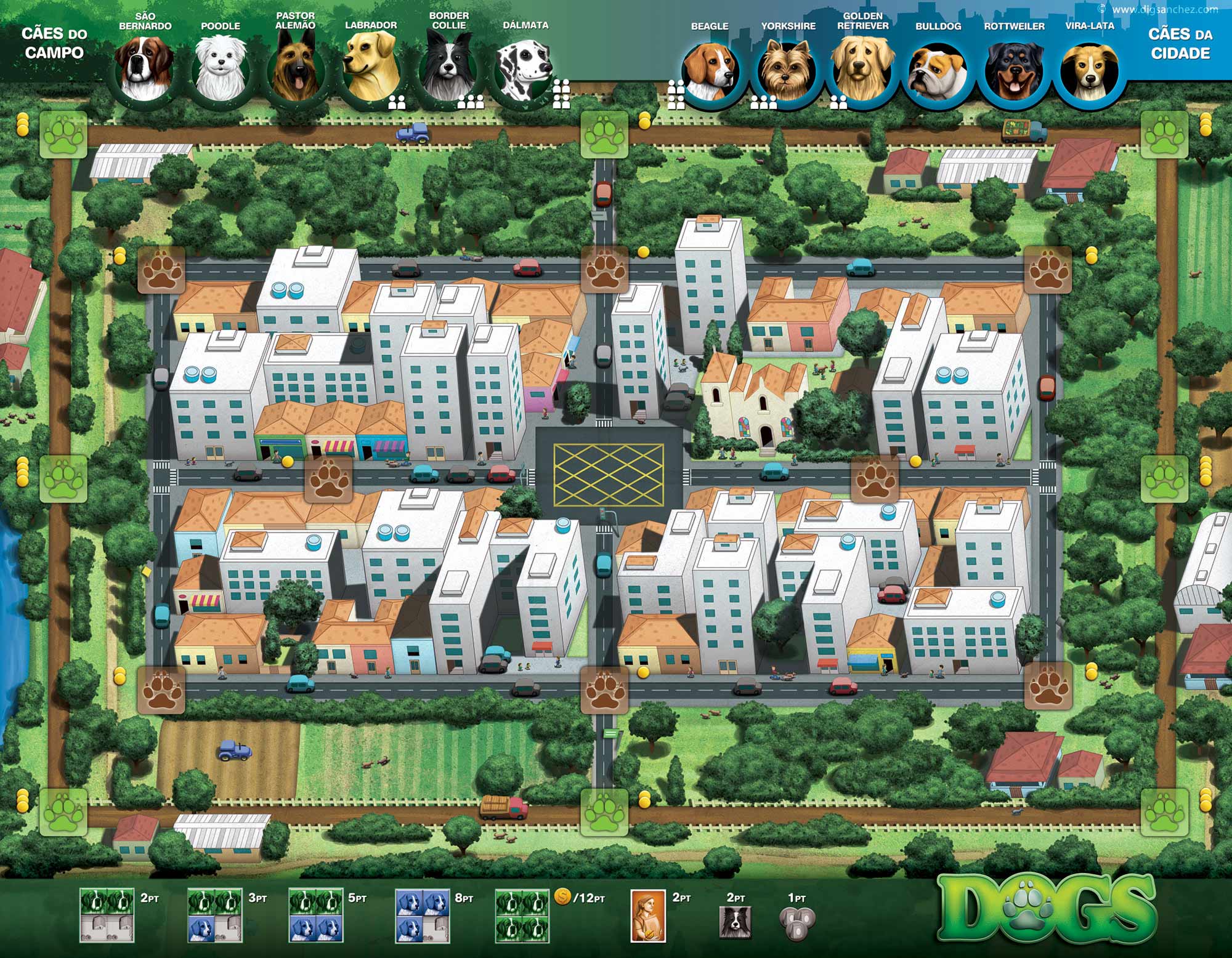Select the small collie token worth 2pt
1232x958 pixels.
click(736, 920)
